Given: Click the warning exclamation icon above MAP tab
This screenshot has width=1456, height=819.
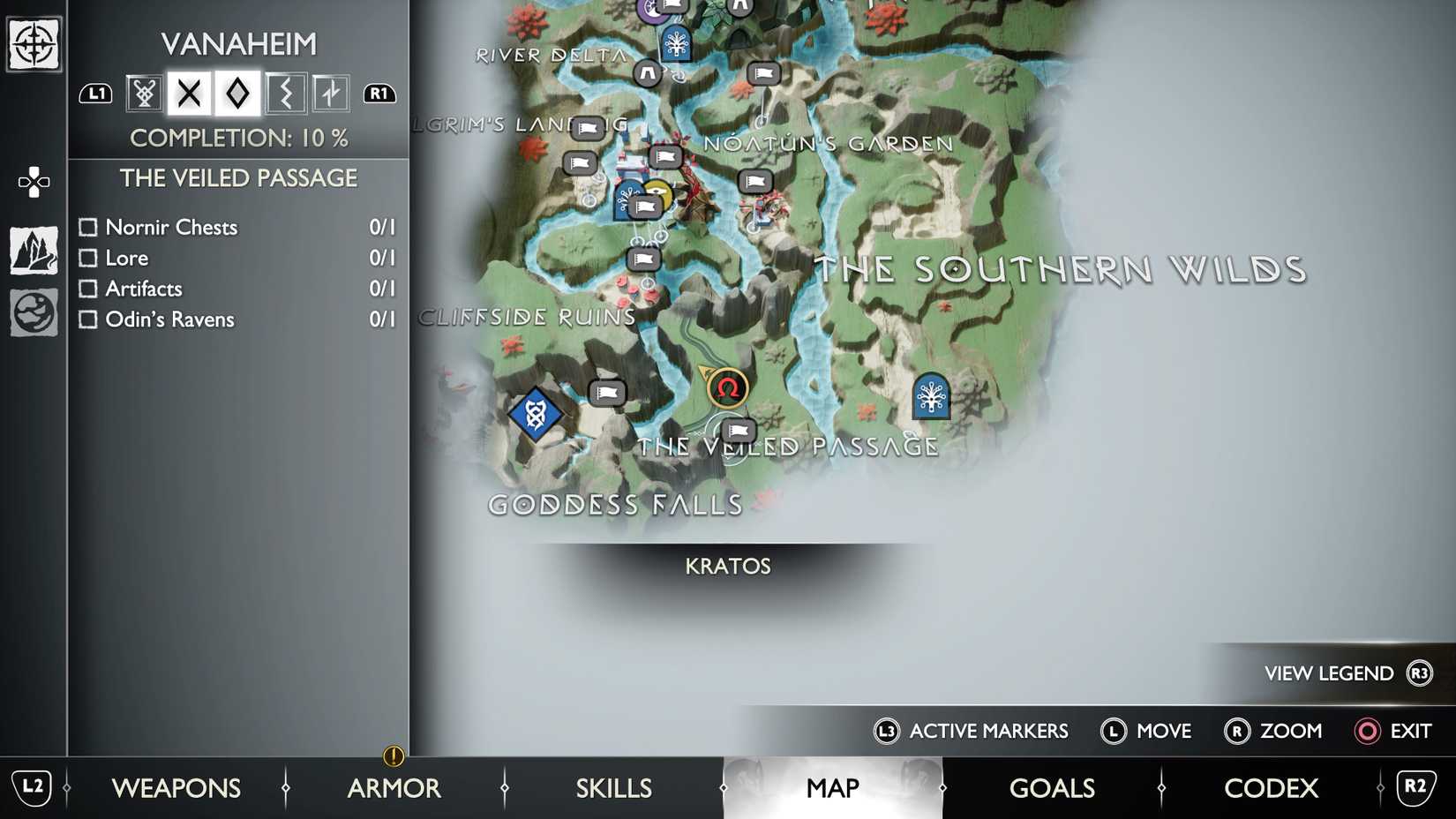Looking at the screenshot, I should (394, 756).
